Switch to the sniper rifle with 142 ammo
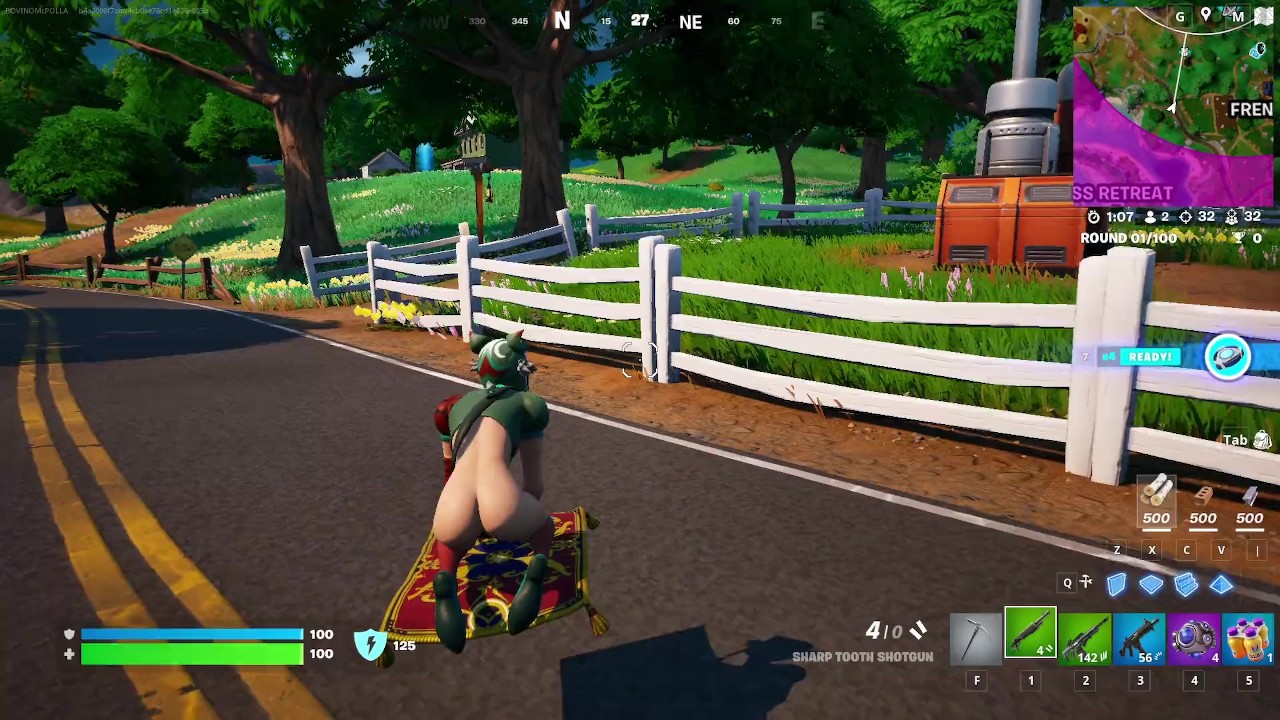The height and width of the screenshot is (720, 1280). click(1085, 638)
